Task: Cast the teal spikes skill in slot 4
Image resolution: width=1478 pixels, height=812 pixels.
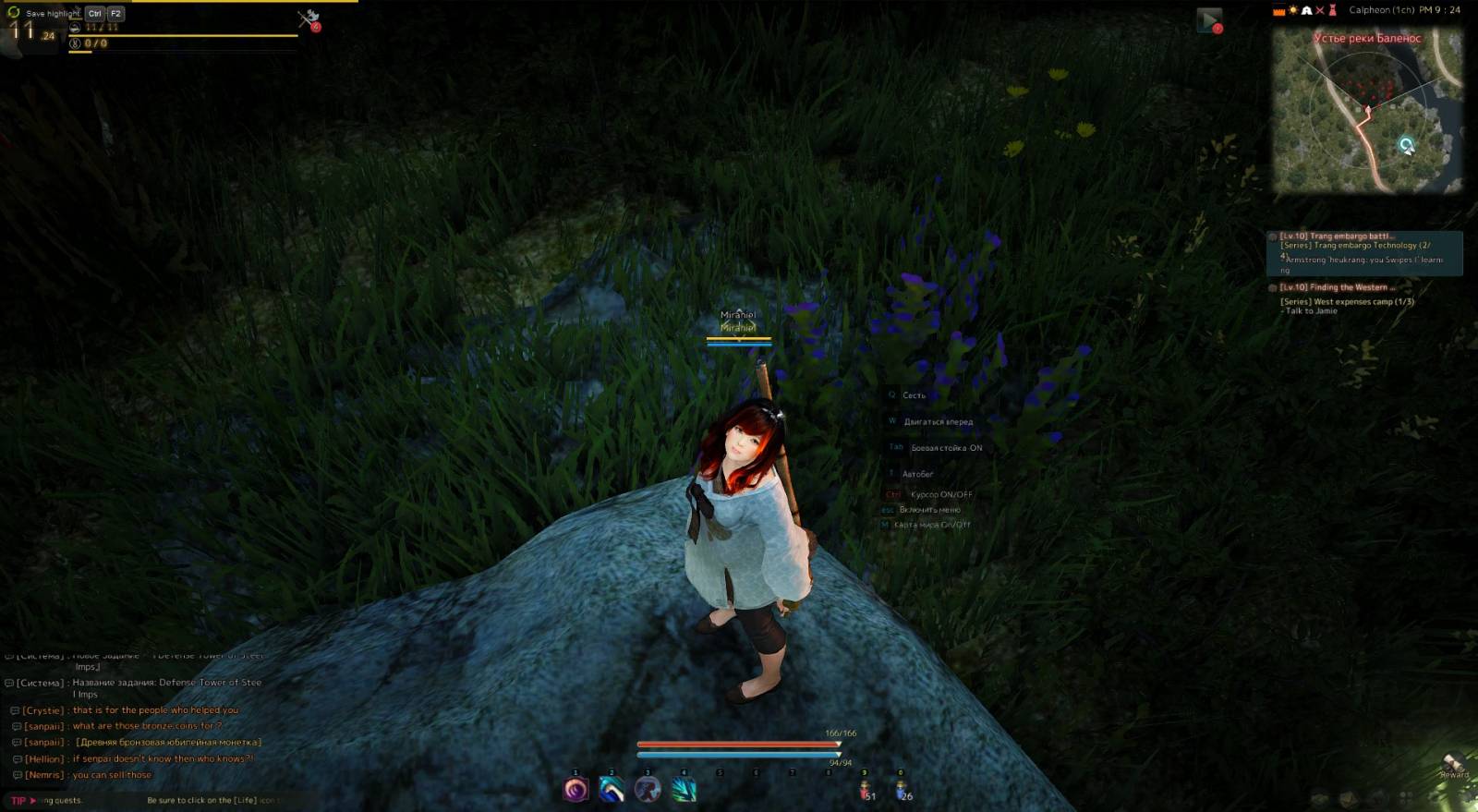Action: pyautogui.click(x=684, y=790)
